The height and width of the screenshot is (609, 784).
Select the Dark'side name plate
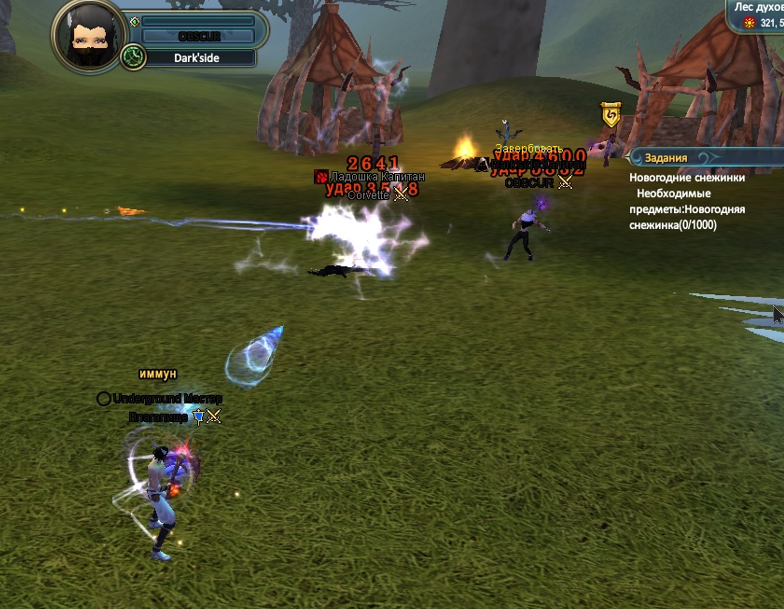(x=198, y=58)
